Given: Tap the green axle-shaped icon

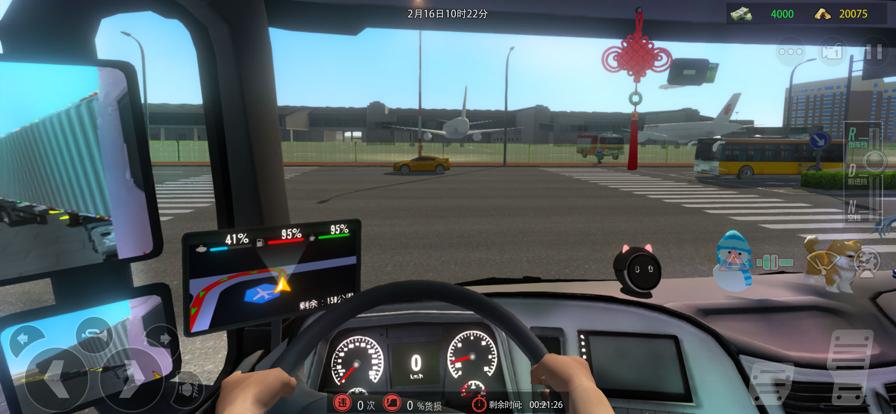Looking at the screenshot, I should [x=769, y=262].
